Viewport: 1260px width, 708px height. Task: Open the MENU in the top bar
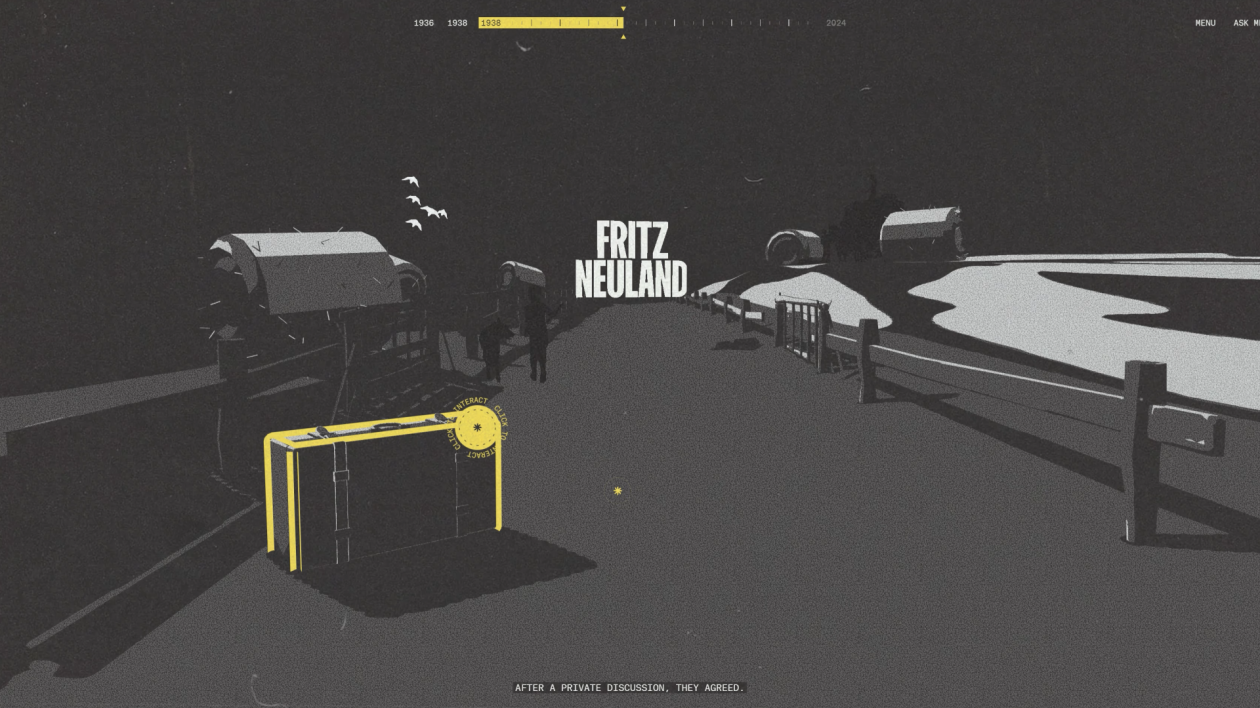pos(1205,23)
